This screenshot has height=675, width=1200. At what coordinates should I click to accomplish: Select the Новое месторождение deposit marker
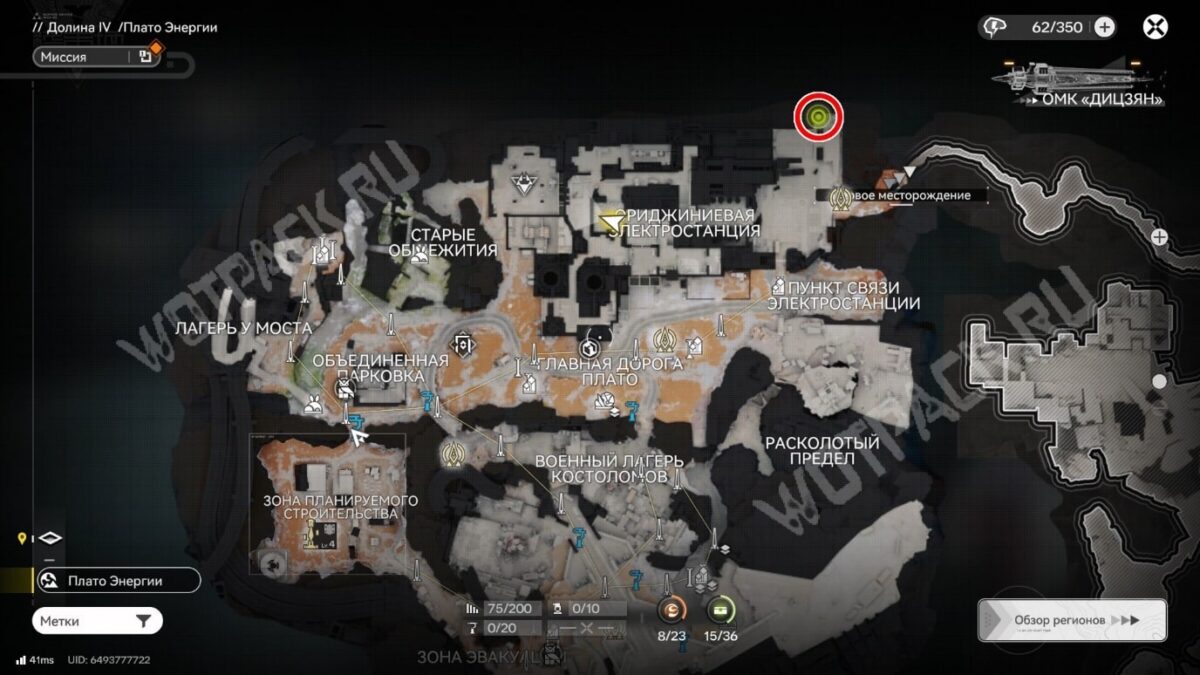point(841,196)
